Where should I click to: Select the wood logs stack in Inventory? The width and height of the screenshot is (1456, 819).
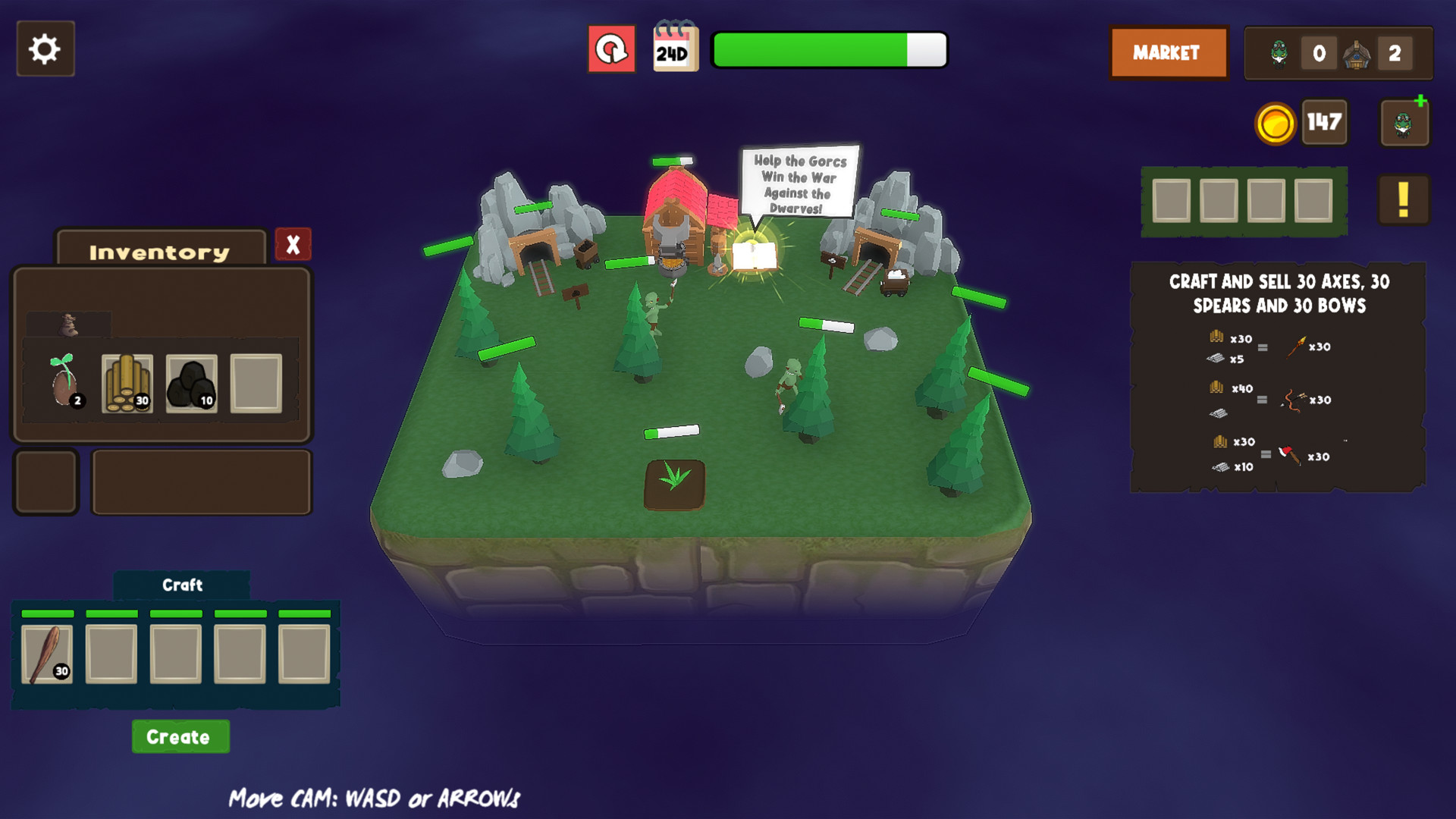point(129,381)
